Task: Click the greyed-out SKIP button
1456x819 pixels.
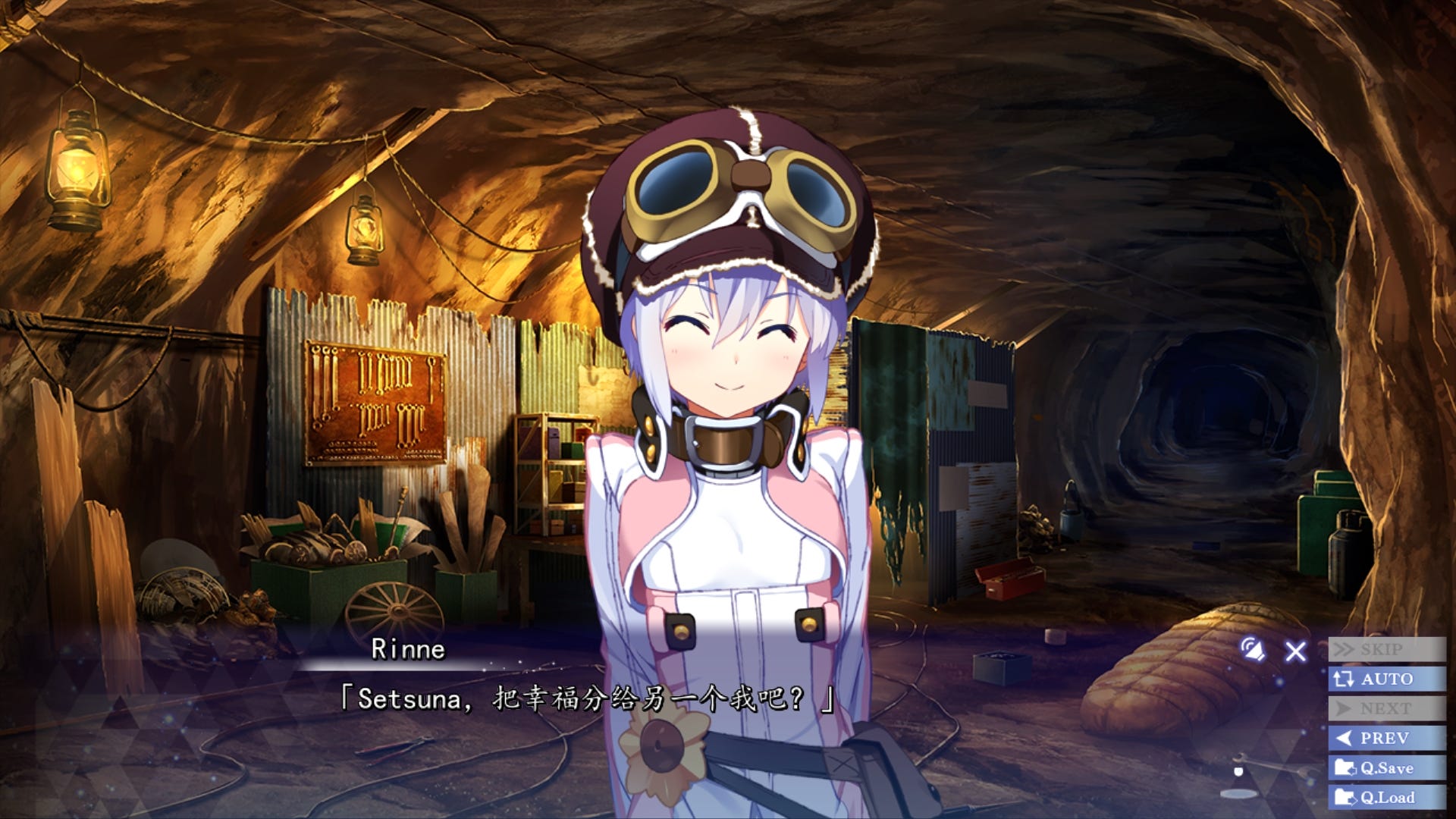Action: click(1386, 649)
